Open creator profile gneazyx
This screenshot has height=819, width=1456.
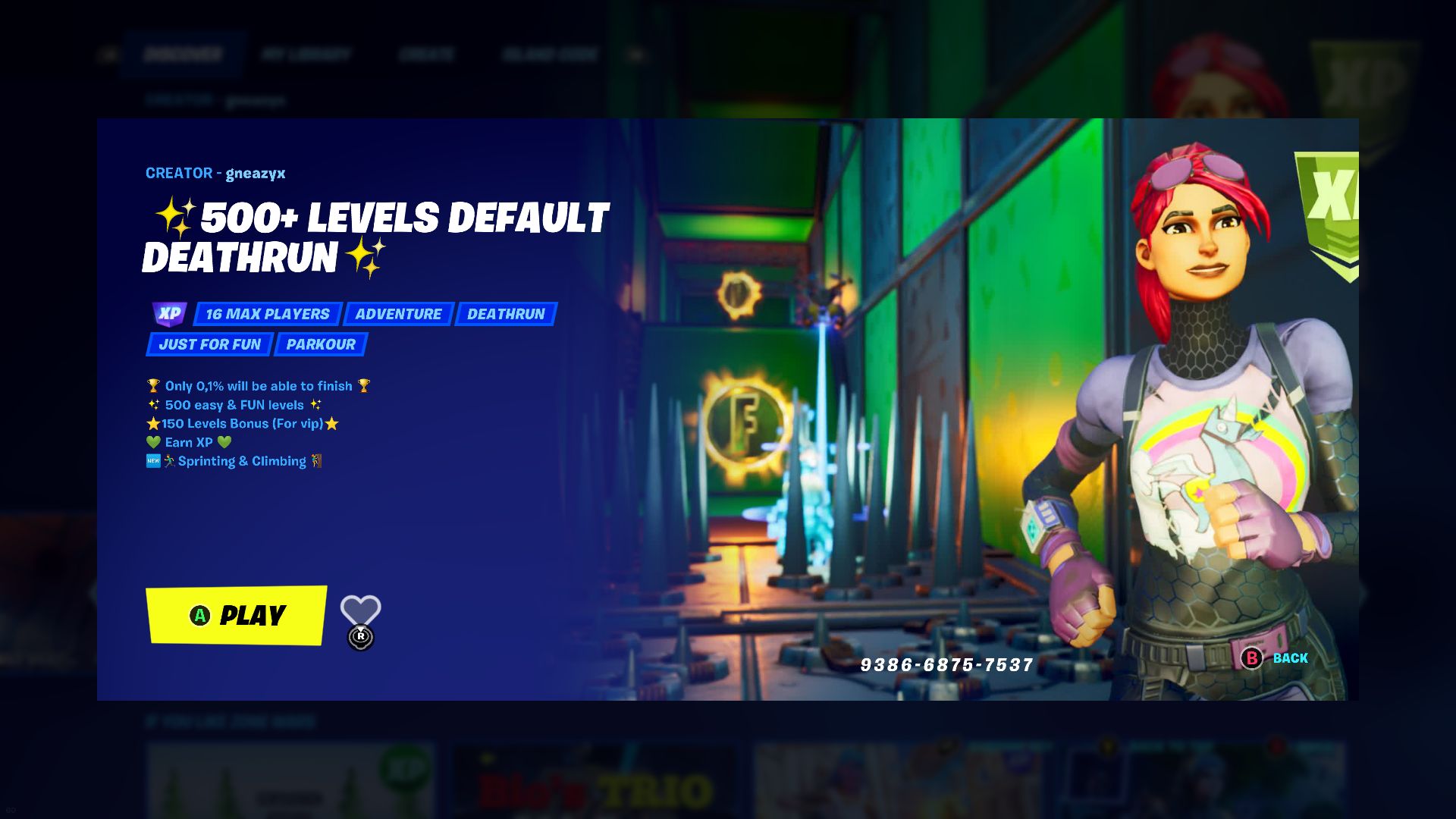256,173
